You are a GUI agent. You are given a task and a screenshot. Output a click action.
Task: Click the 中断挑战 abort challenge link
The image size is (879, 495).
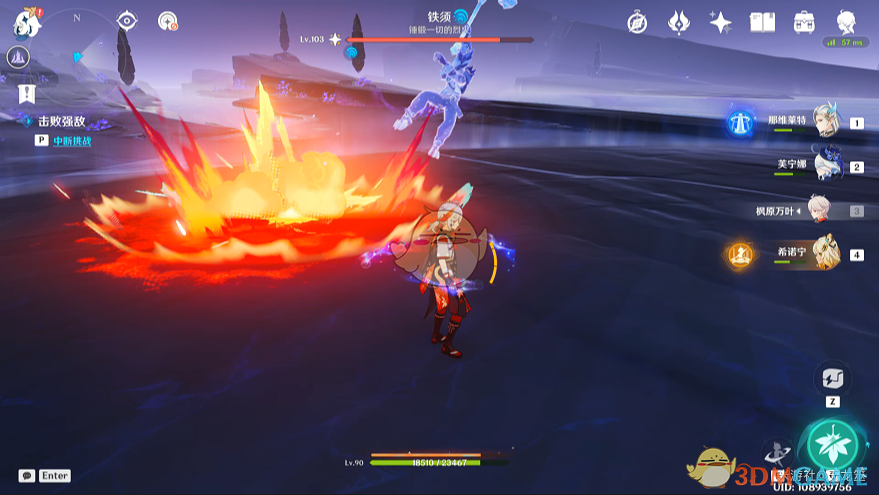pyautogui.click(x=72, y=141)
